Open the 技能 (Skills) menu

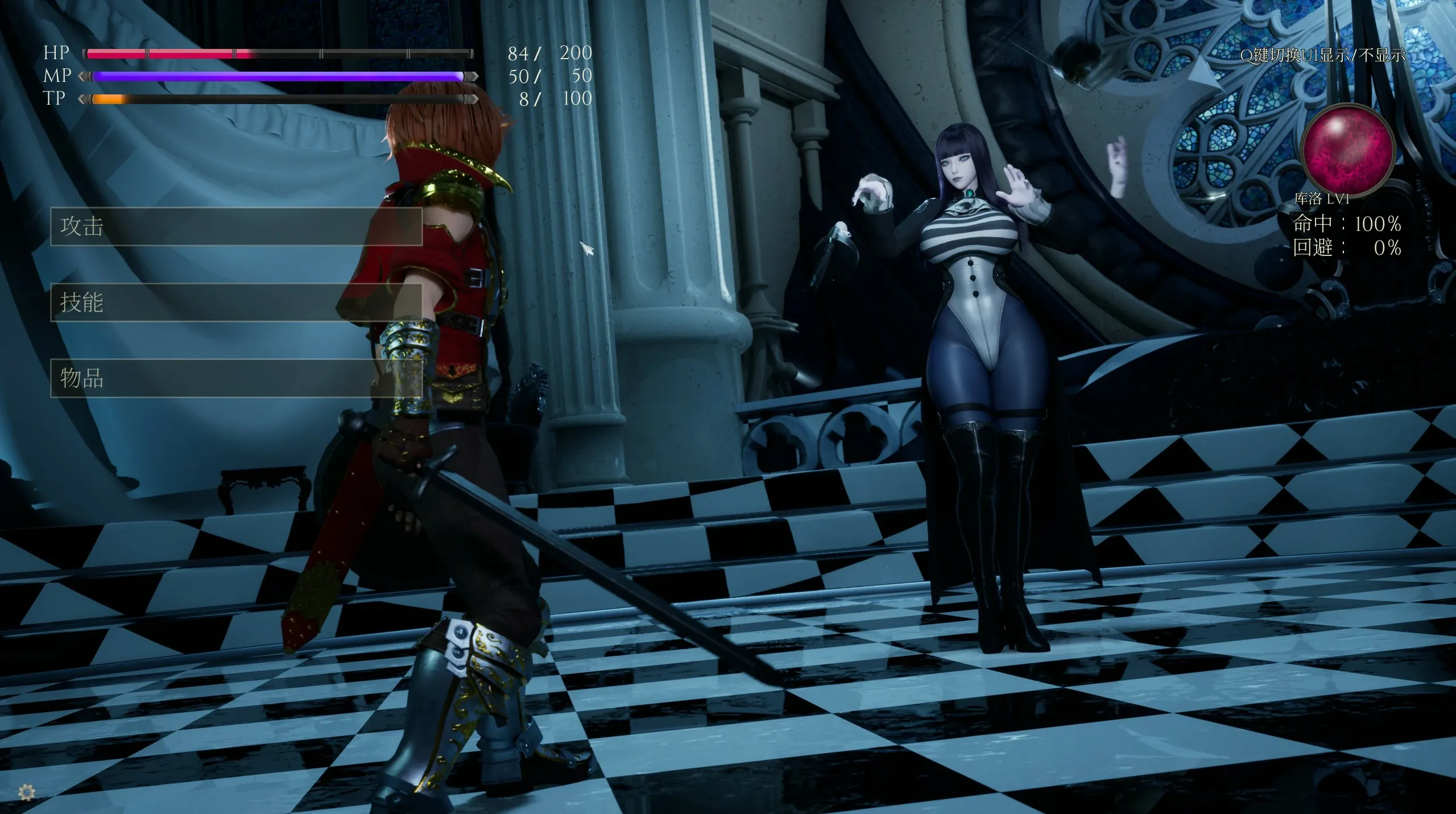coord(236,302)
